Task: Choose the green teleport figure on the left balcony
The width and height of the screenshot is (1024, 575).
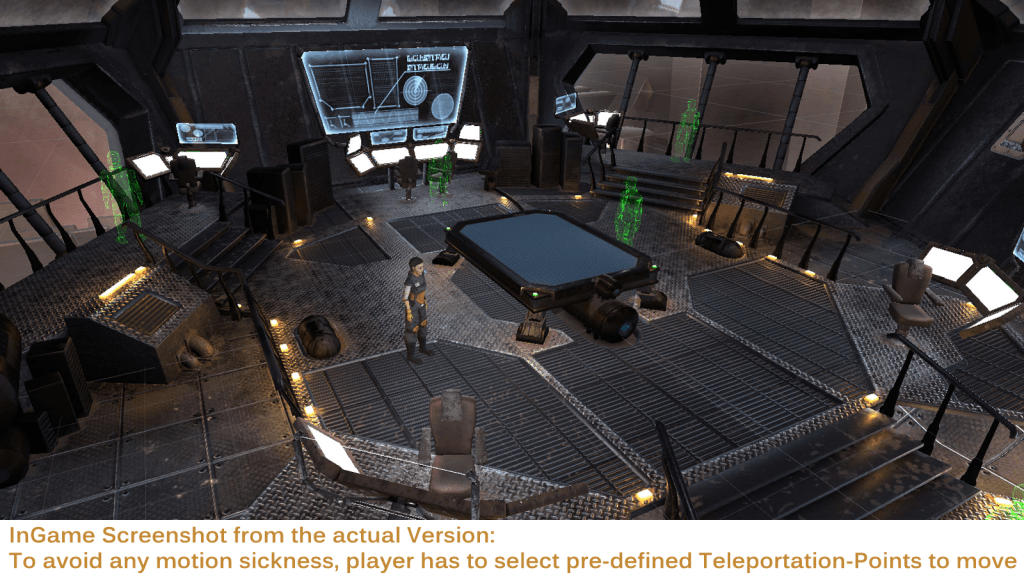Action: click(121, 196)
